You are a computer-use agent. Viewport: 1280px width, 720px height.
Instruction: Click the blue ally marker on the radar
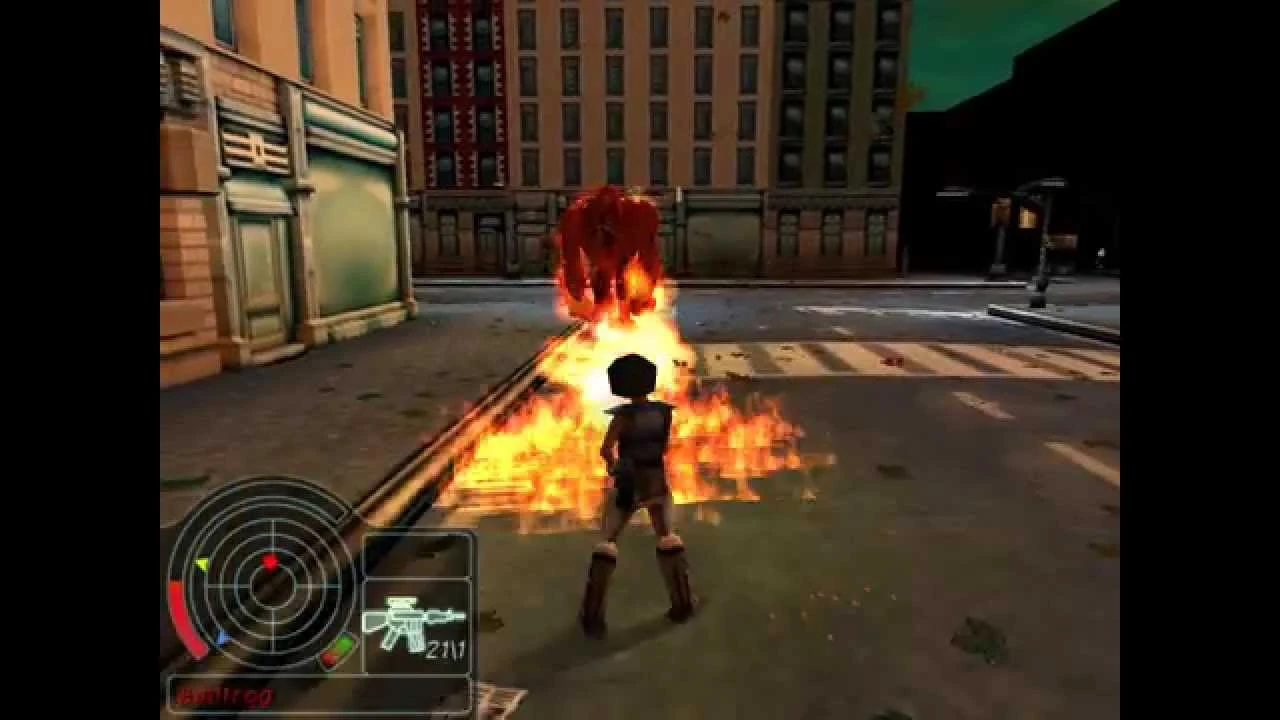click(221, 637)
